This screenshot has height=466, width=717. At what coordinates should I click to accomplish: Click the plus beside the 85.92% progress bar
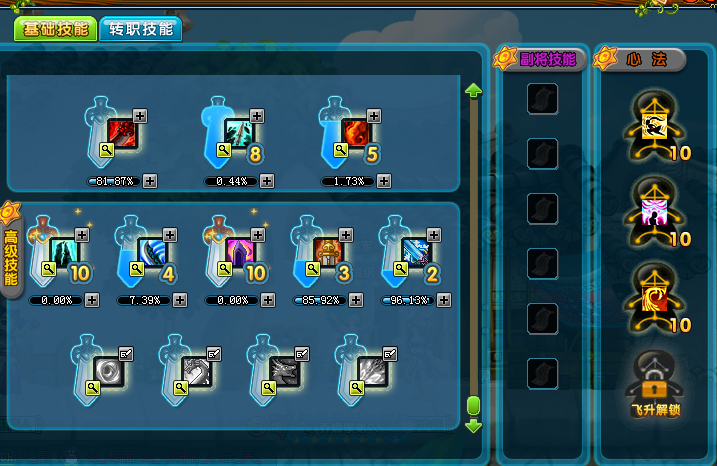[x=355, y=299]
